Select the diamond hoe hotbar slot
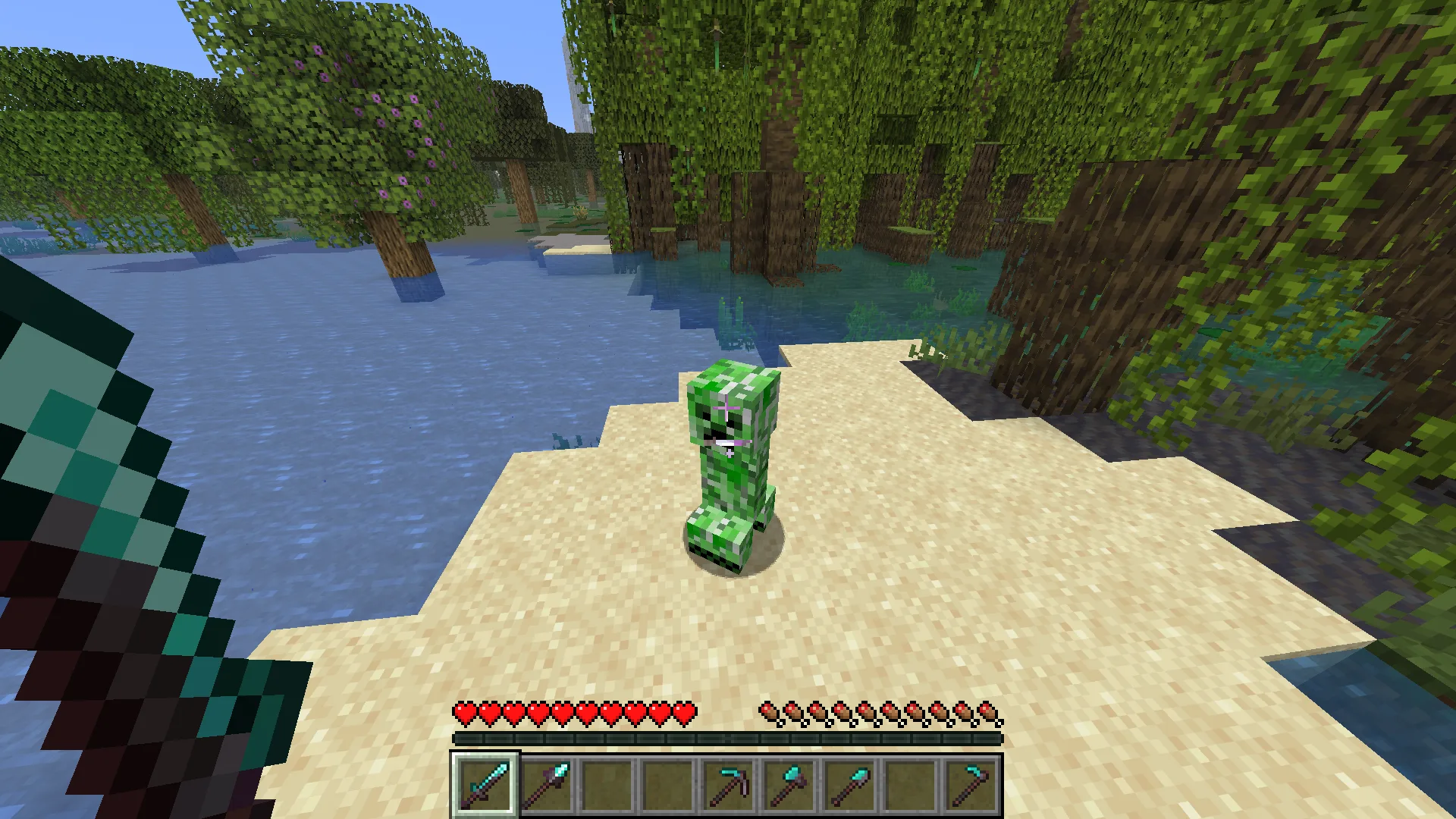The image size is (1456, 819). 971,783
